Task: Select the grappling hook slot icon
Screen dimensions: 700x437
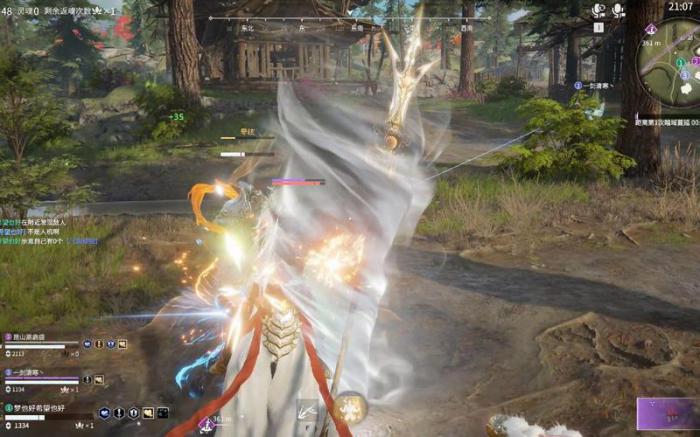Action: tap(306, 410)
